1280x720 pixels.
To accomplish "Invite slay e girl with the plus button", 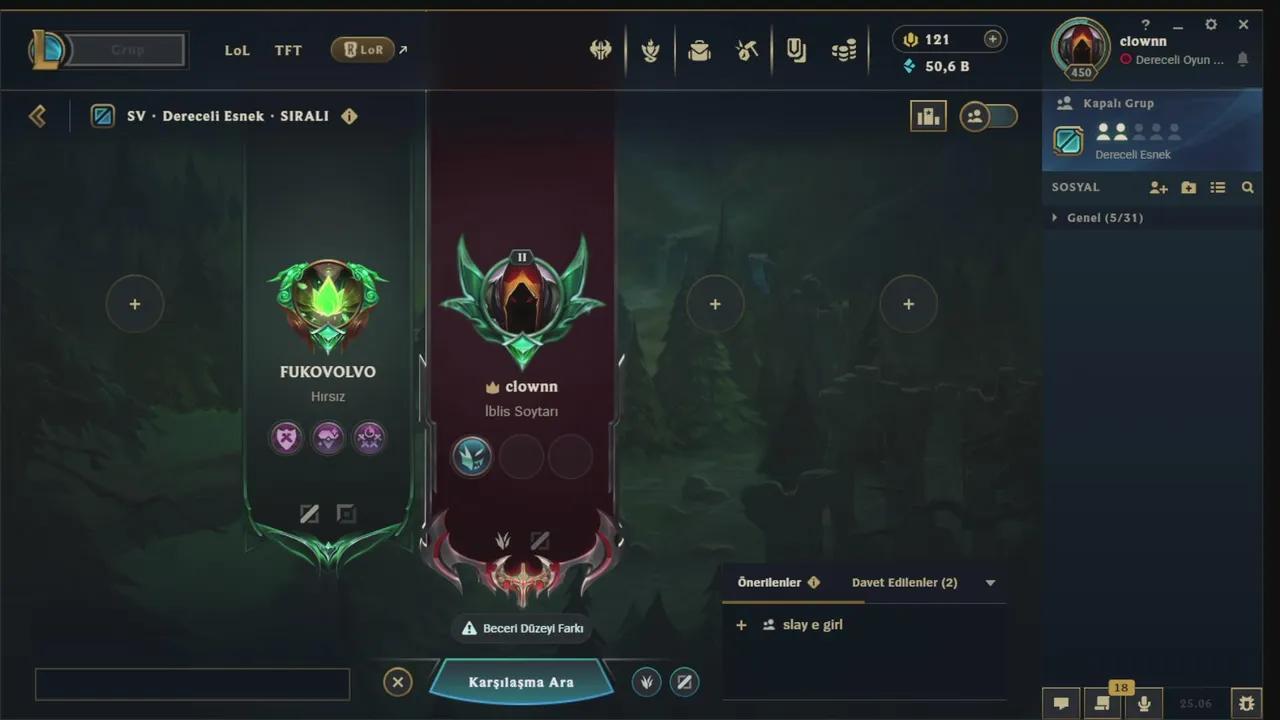I will (741, 624).
